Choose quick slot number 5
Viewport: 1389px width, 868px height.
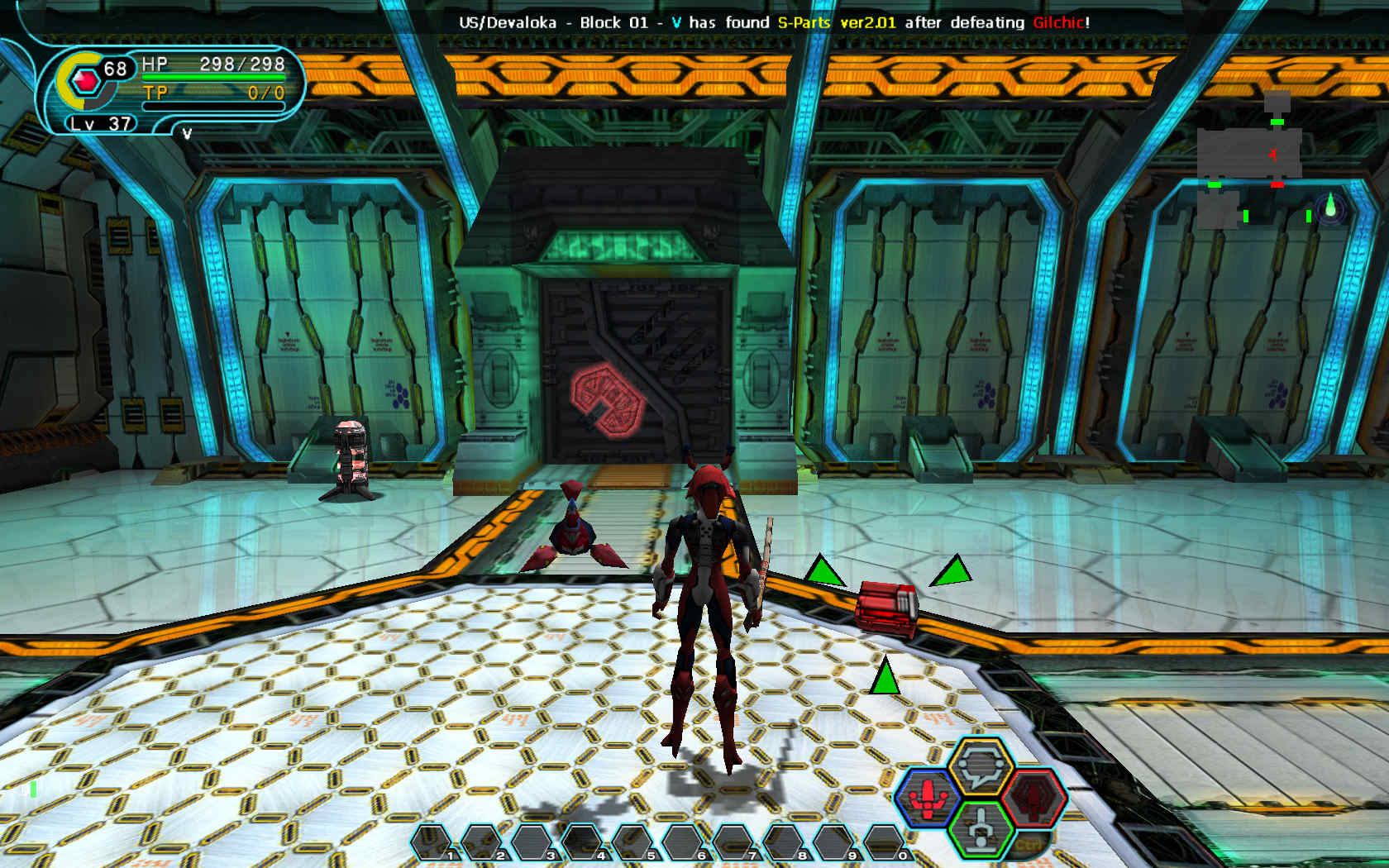[x=633, y=842]
